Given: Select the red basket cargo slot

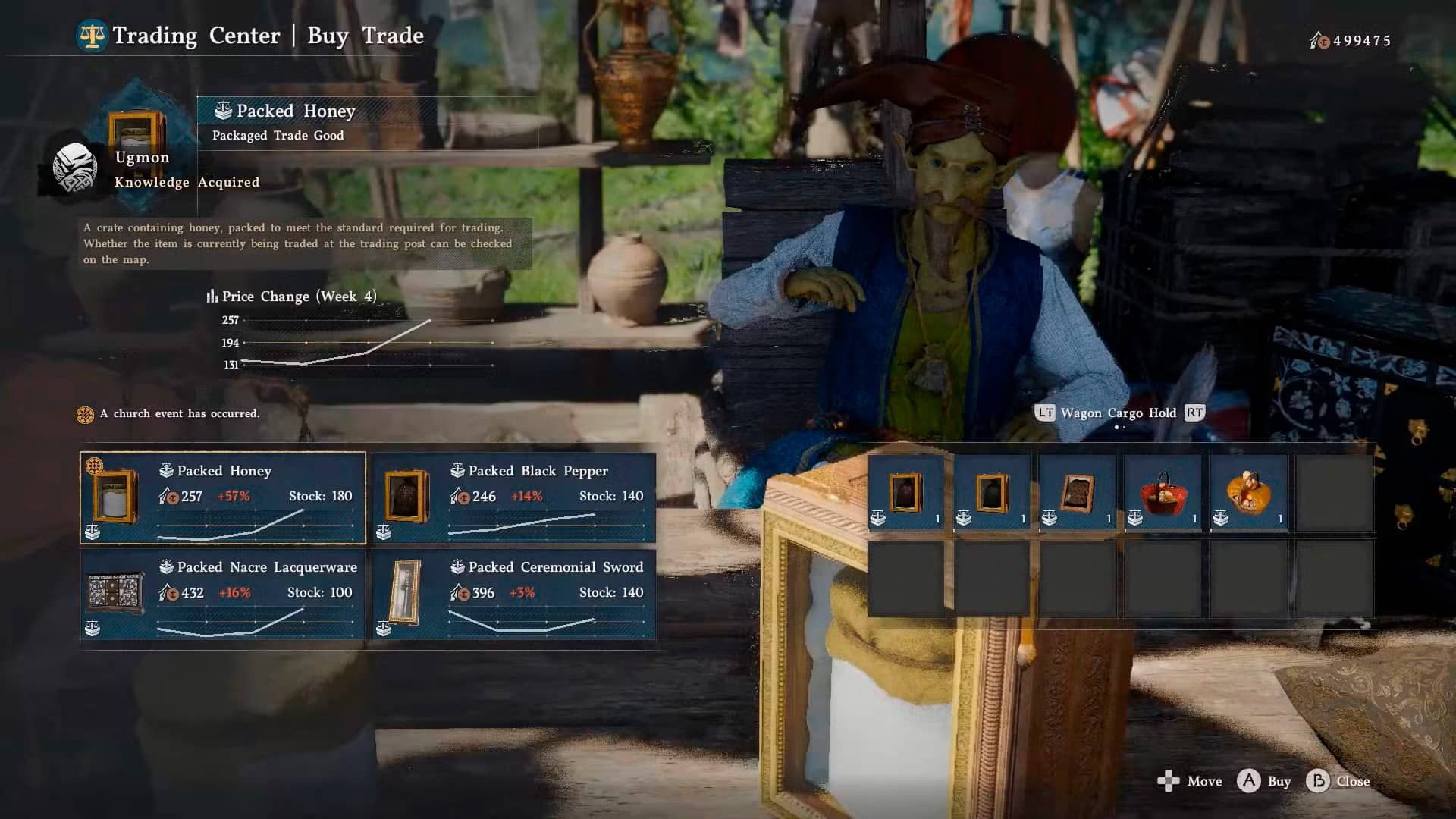Looking at the screenshot, I should tap(1163, 494).
